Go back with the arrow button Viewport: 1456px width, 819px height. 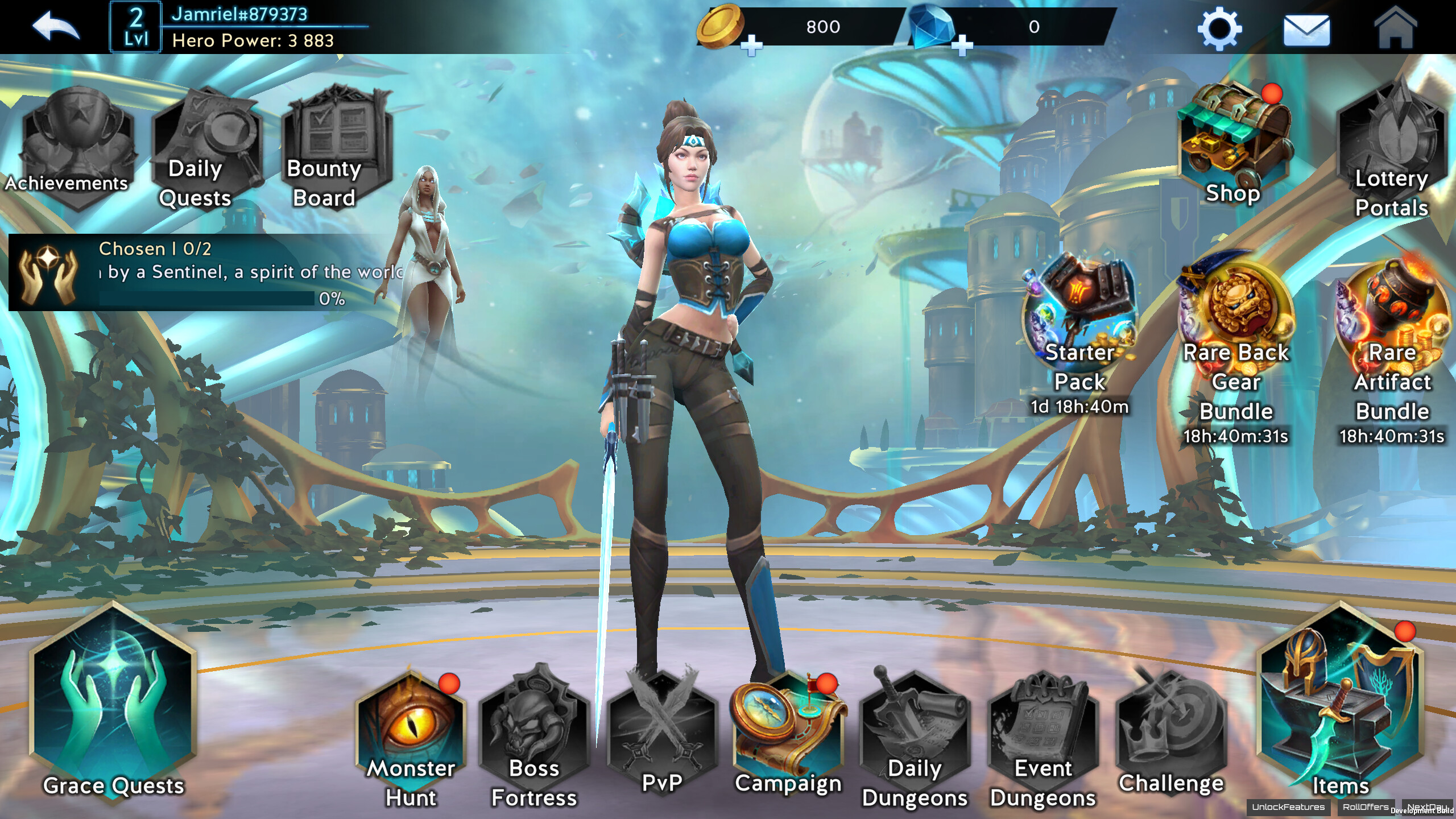click(x=55, y=27)
